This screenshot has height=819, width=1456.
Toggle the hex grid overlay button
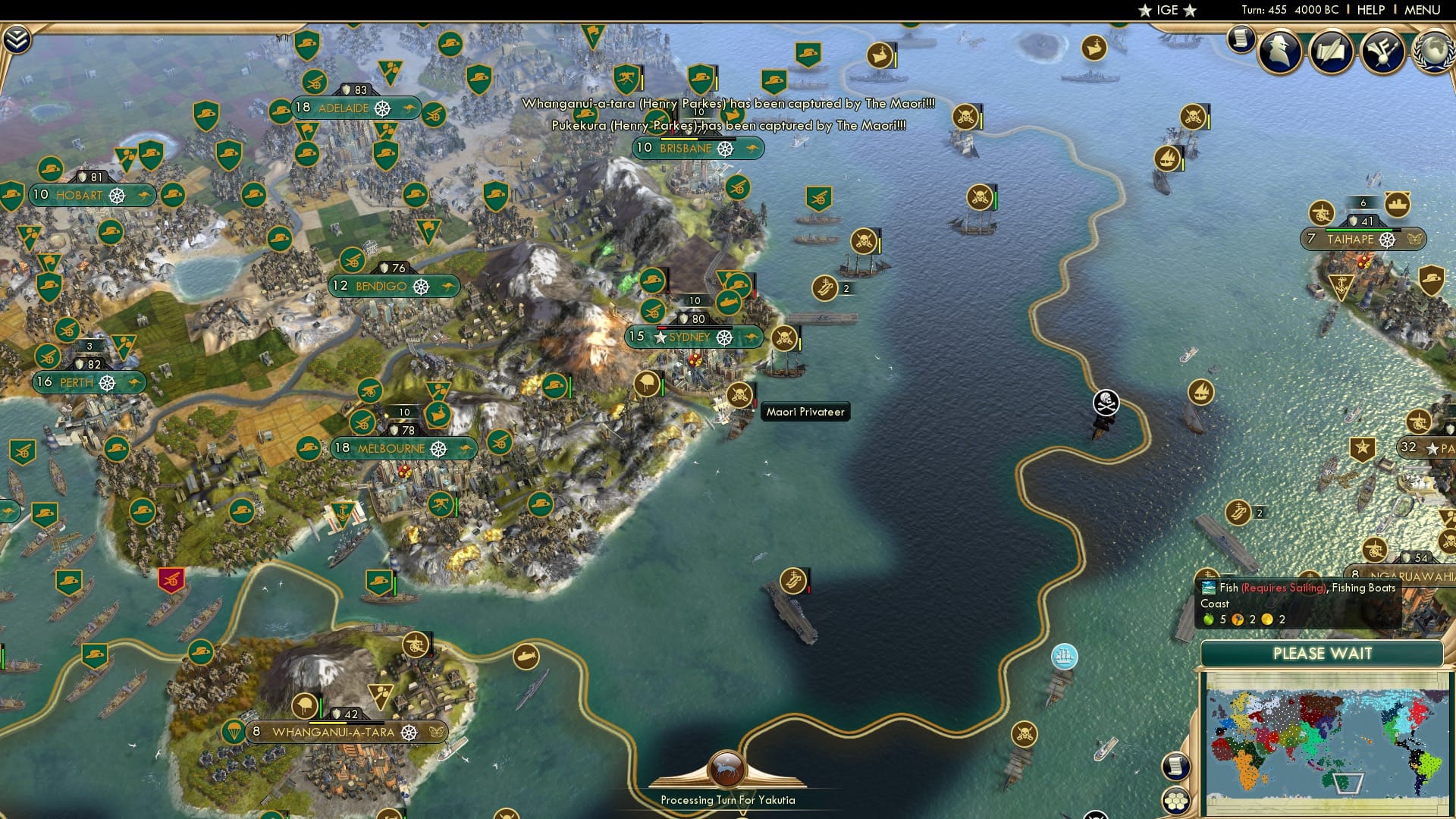(x=1176, y=802)
